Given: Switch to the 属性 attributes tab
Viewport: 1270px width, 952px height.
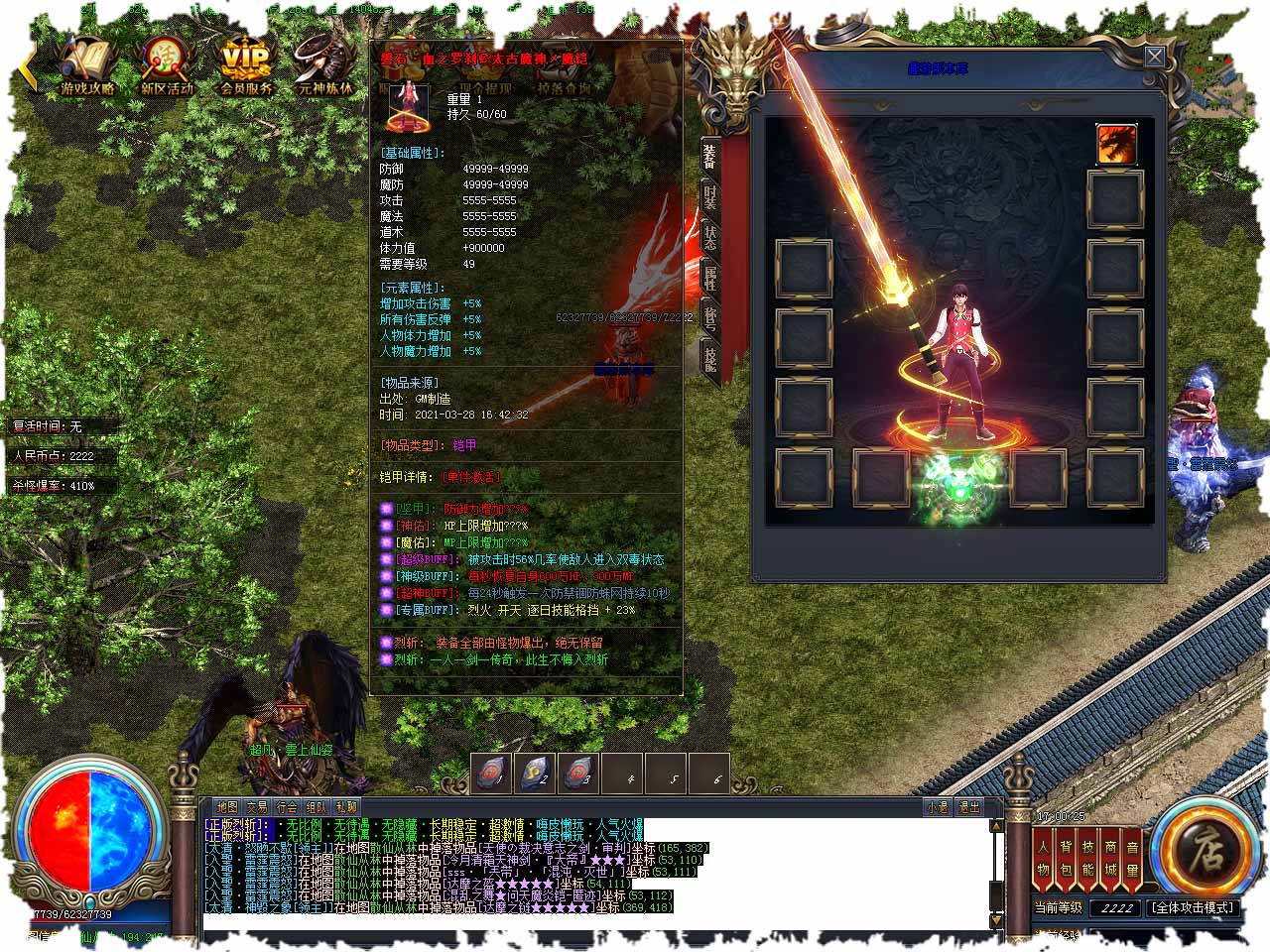Looking at the screenshot, I should coord(709,277).
